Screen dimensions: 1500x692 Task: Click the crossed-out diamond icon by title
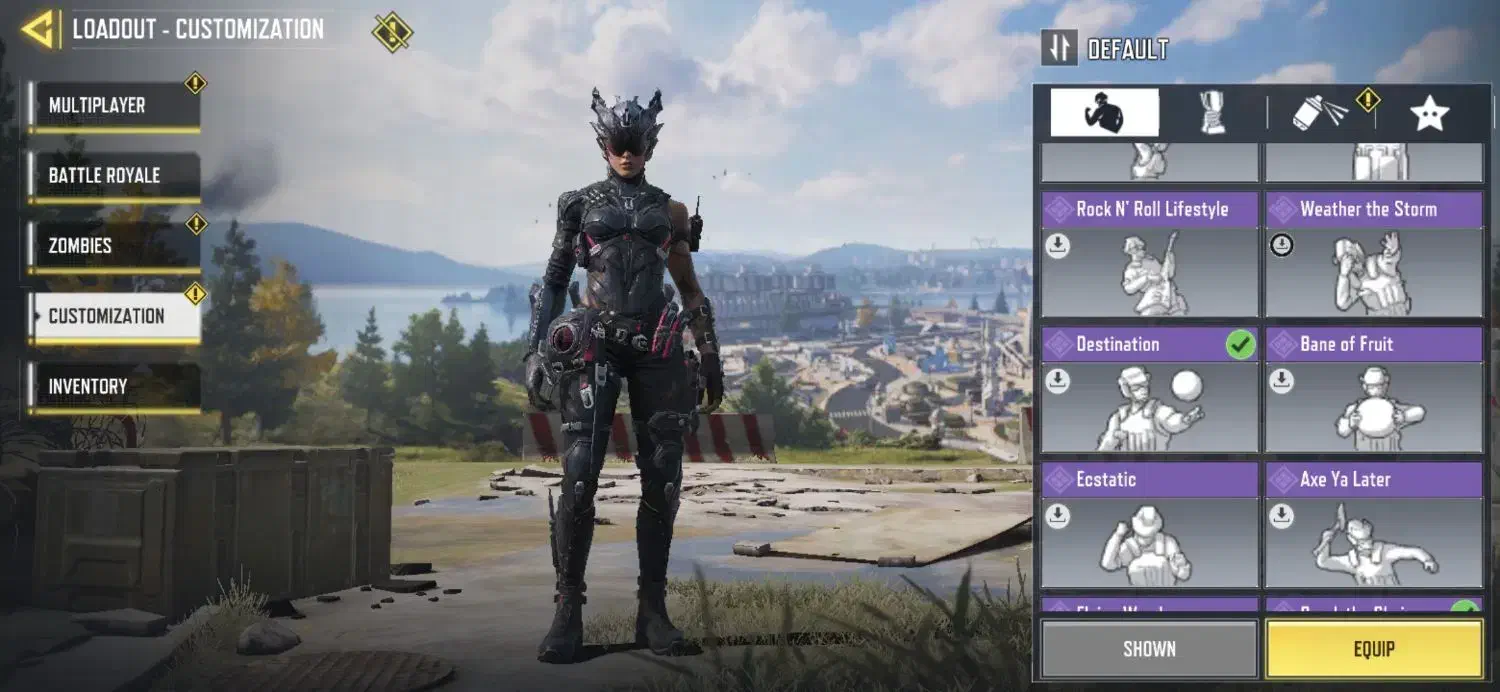tap(392, 31)
